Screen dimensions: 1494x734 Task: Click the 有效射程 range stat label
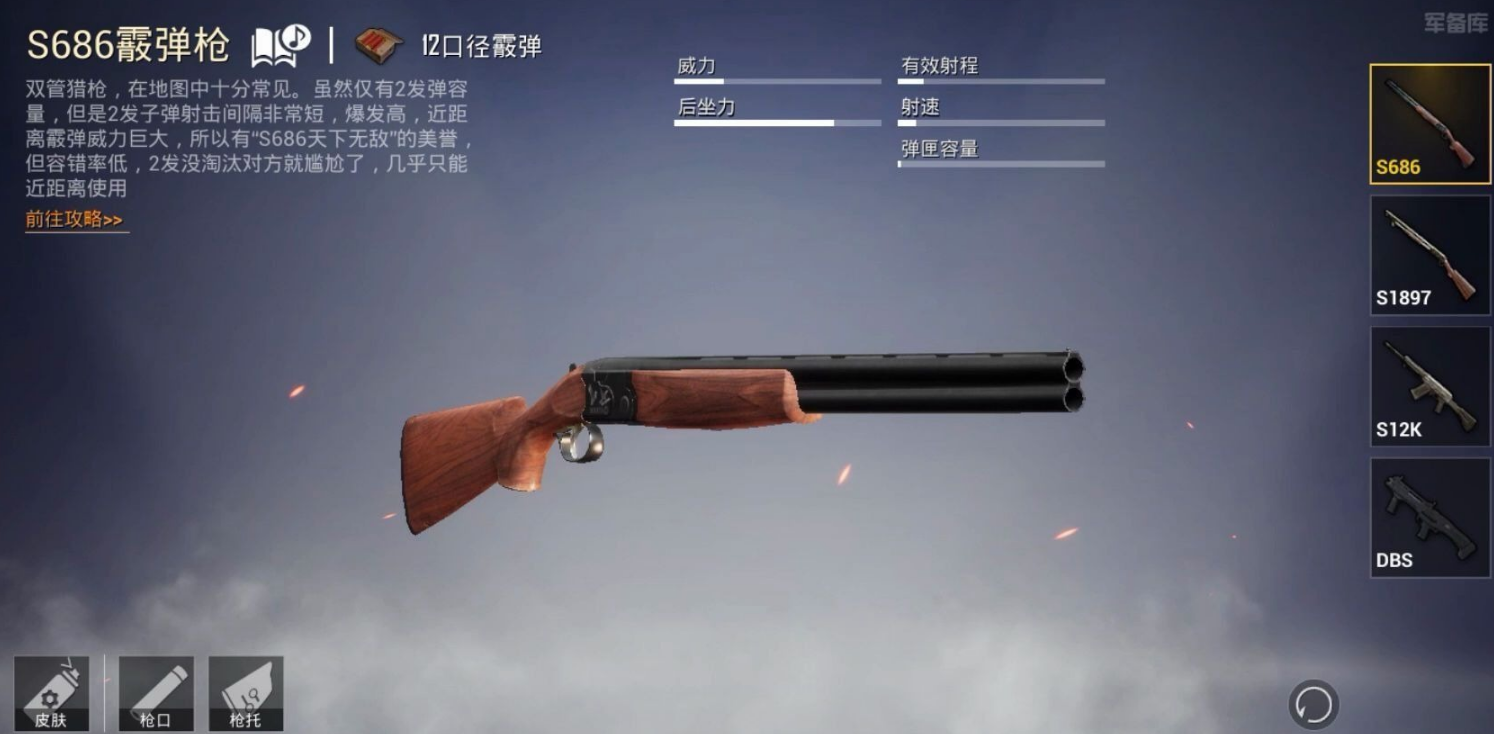[x=938, y=65]
